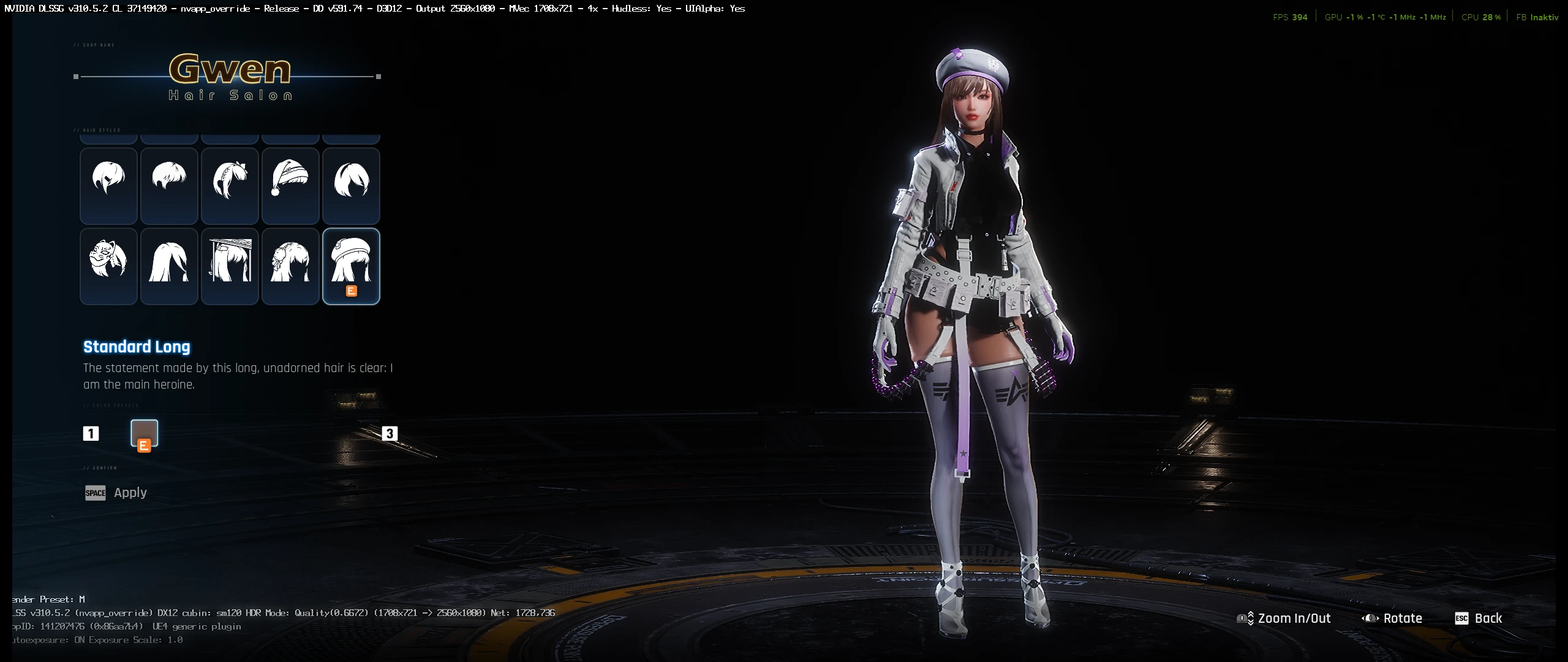Select the Santa hat hairstyle tile
Screen dimensions: 1568x662
pos(290,185)
